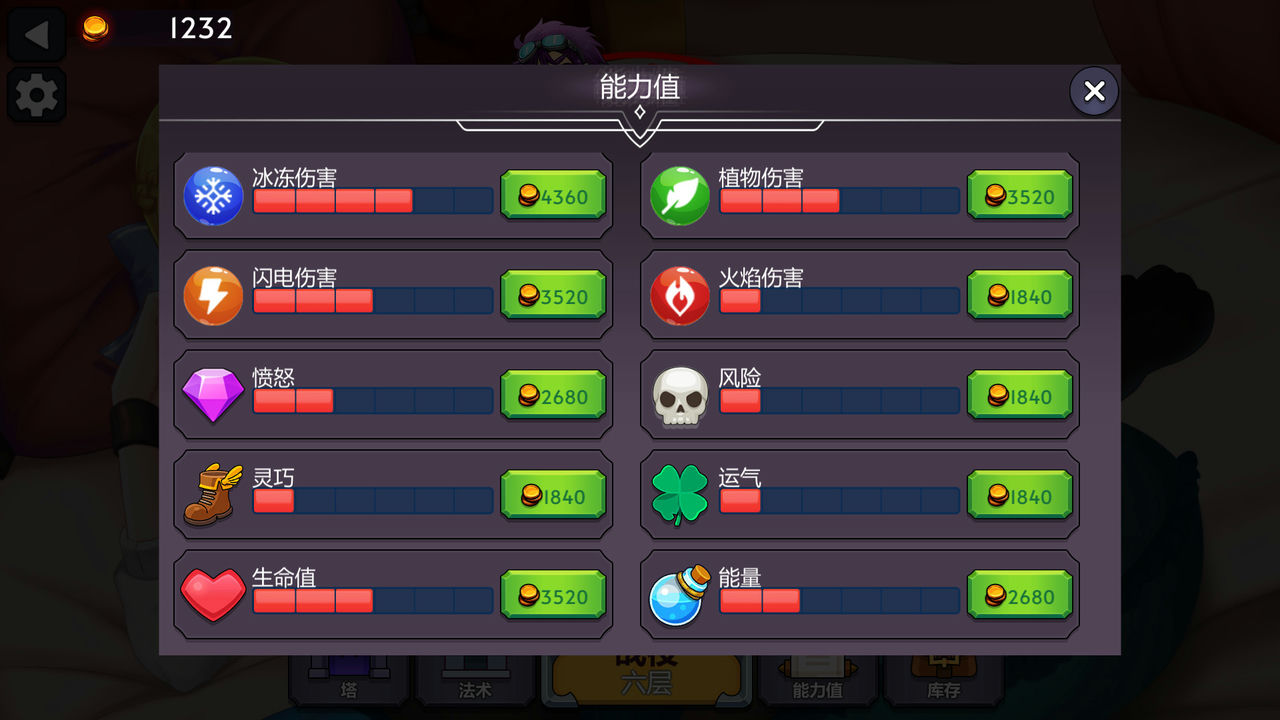Click the flame icon for 火焰伤害
This screenshot has width=1280, height=720.
[x=680, y=295]
